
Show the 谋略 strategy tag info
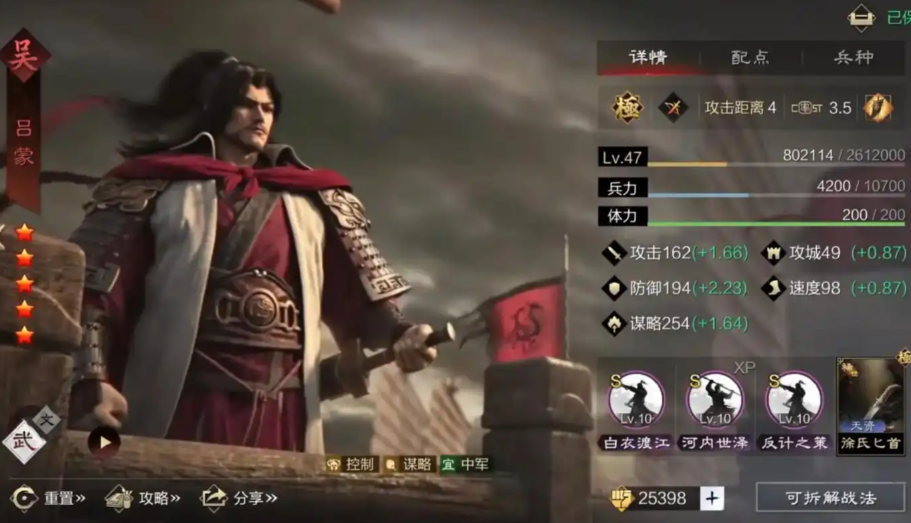408,464
